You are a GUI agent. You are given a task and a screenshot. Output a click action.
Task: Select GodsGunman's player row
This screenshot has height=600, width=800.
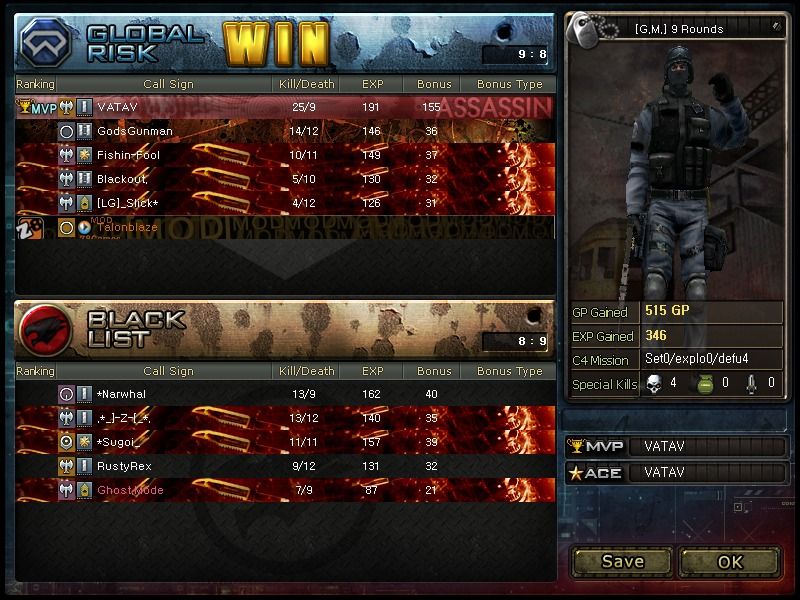click(x=285, y=131)
